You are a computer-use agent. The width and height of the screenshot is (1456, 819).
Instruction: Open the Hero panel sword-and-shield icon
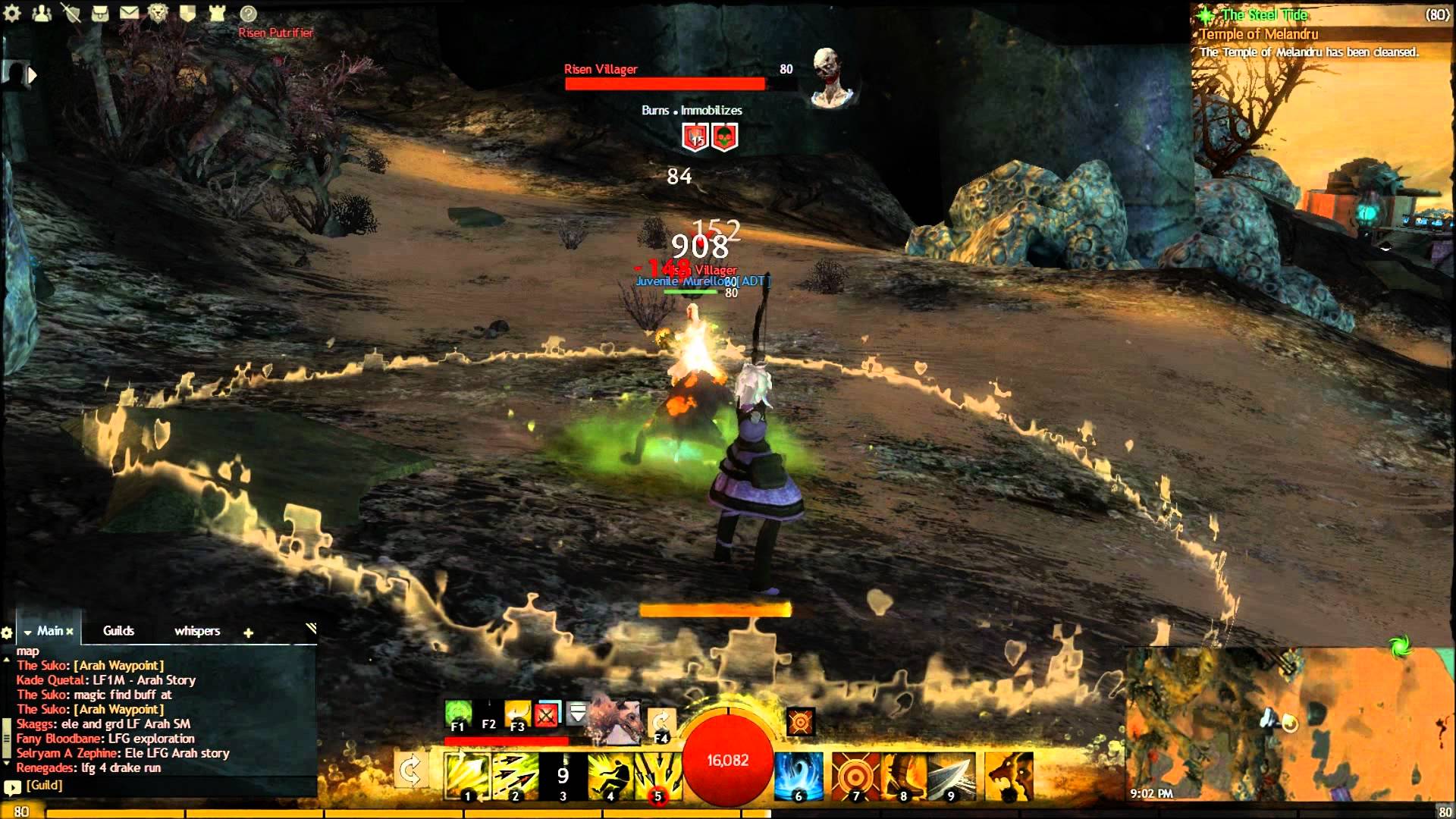coord(71,14)
